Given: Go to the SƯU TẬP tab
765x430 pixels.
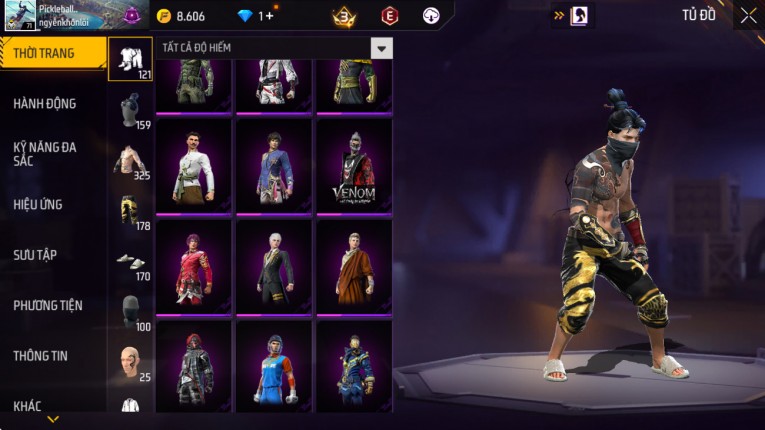Looking at the screenshot, I should click(36, 255).
